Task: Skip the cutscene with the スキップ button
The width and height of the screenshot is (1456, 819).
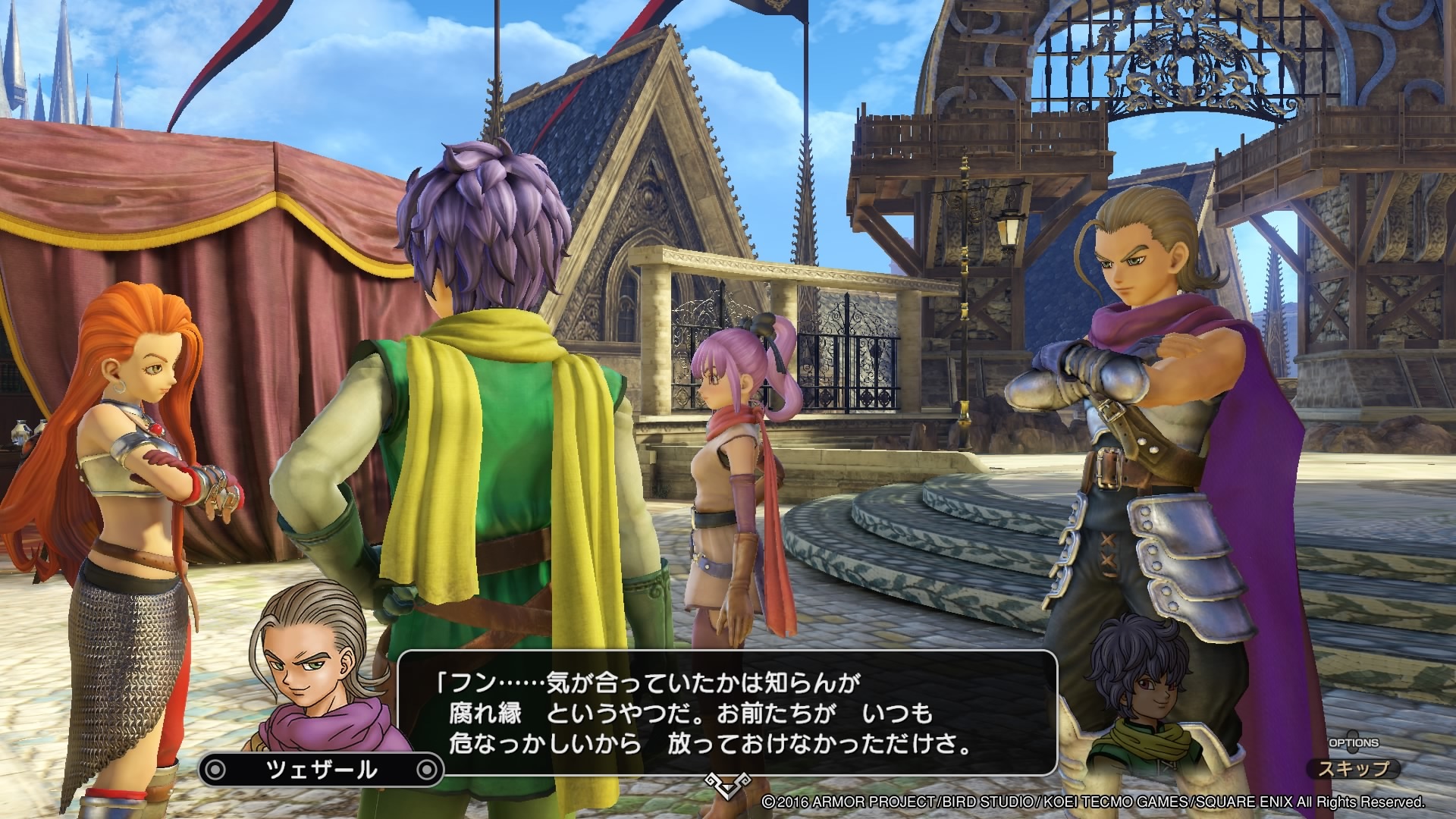Action: [x=1354, y=768]
